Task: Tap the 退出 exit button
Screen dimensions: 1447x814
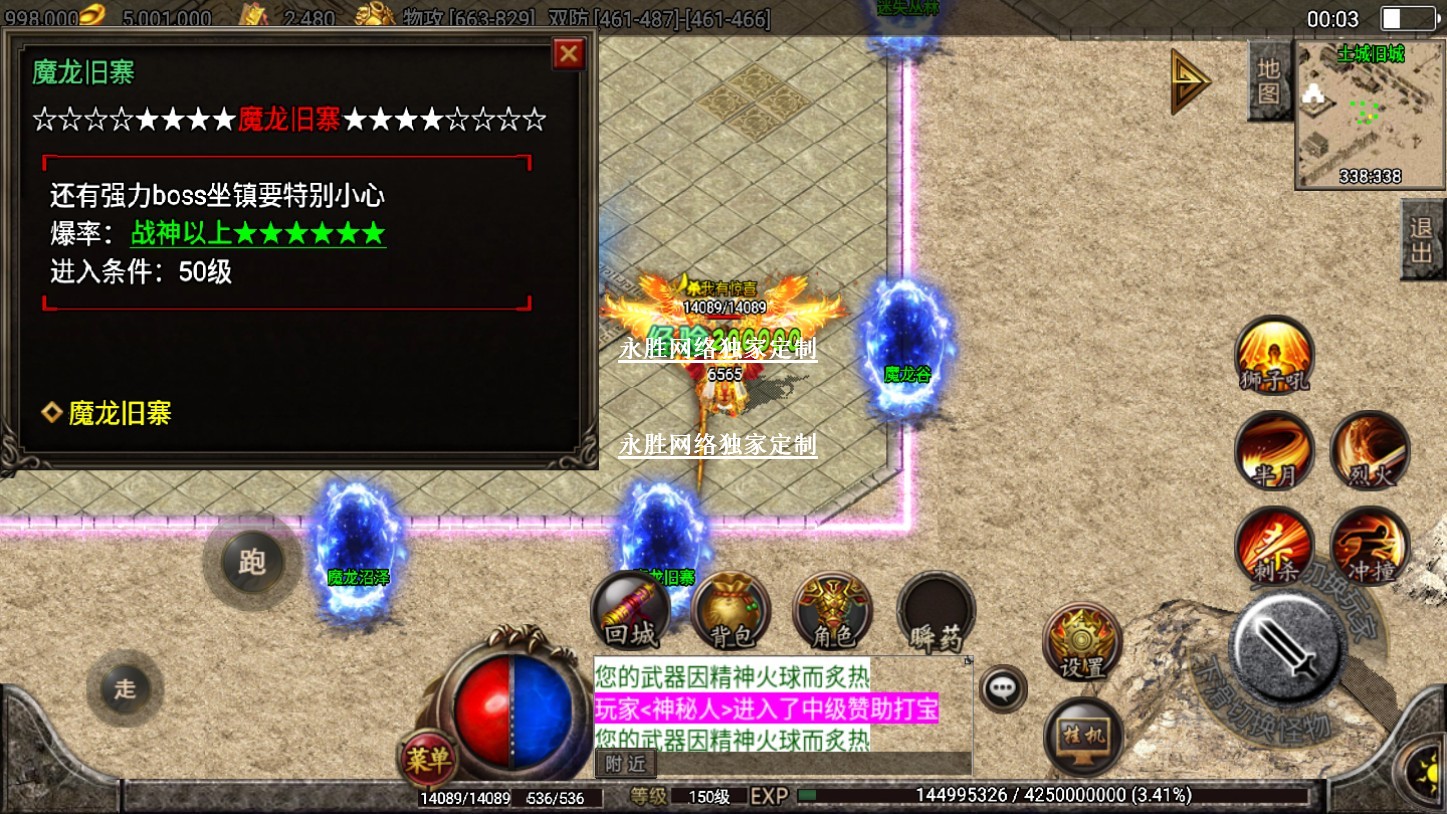Action: coord(1421,240)
